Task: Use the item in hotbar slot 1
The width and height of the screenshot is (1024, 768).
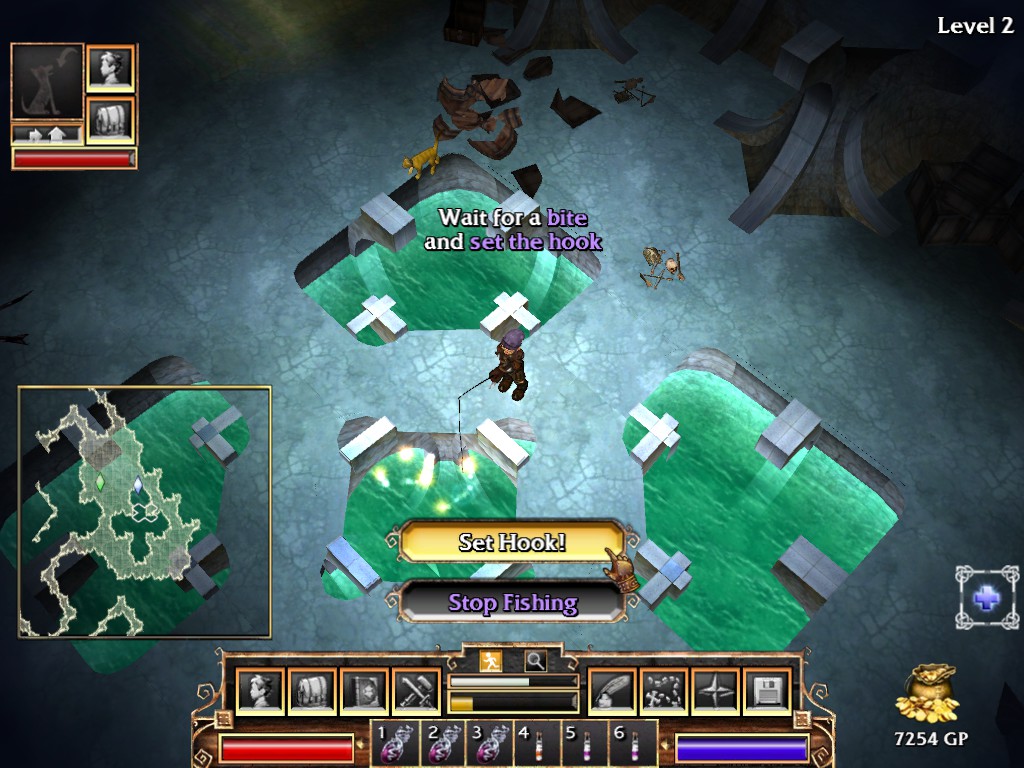Action: pyautogui.click(x=391, y=745)
